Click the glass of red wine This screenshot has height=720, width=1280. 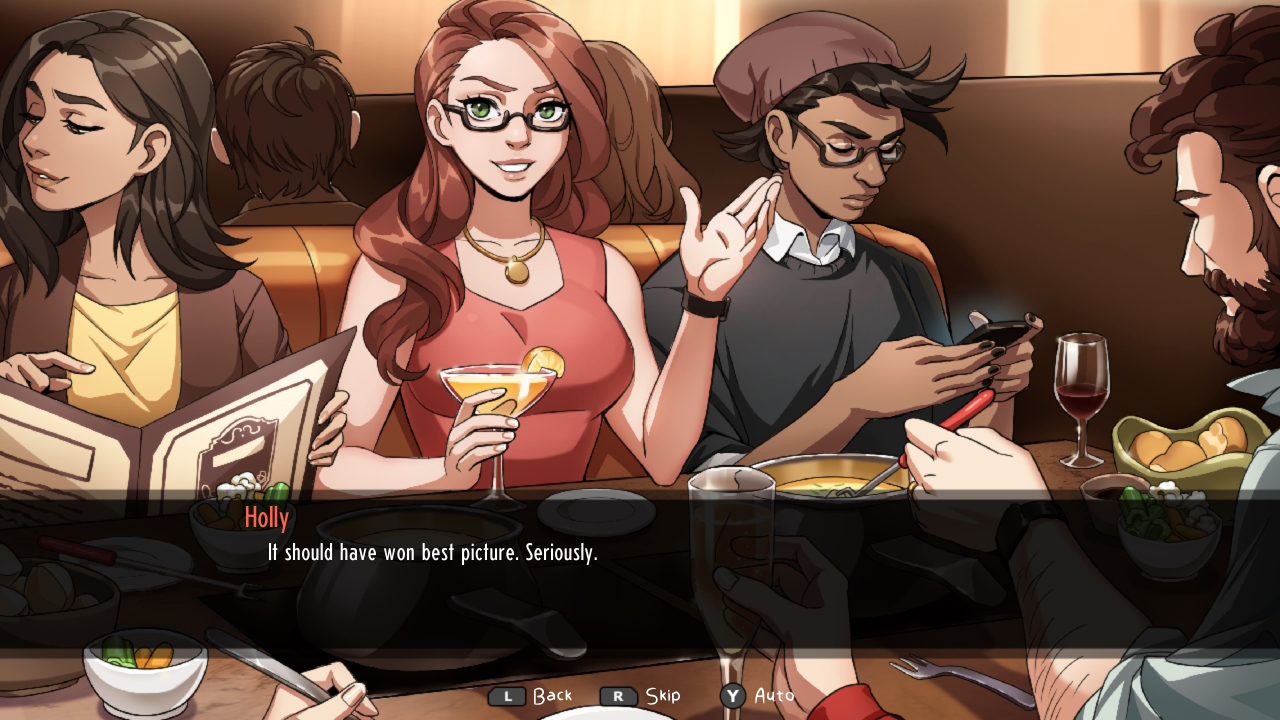[x=1082, y=390]
